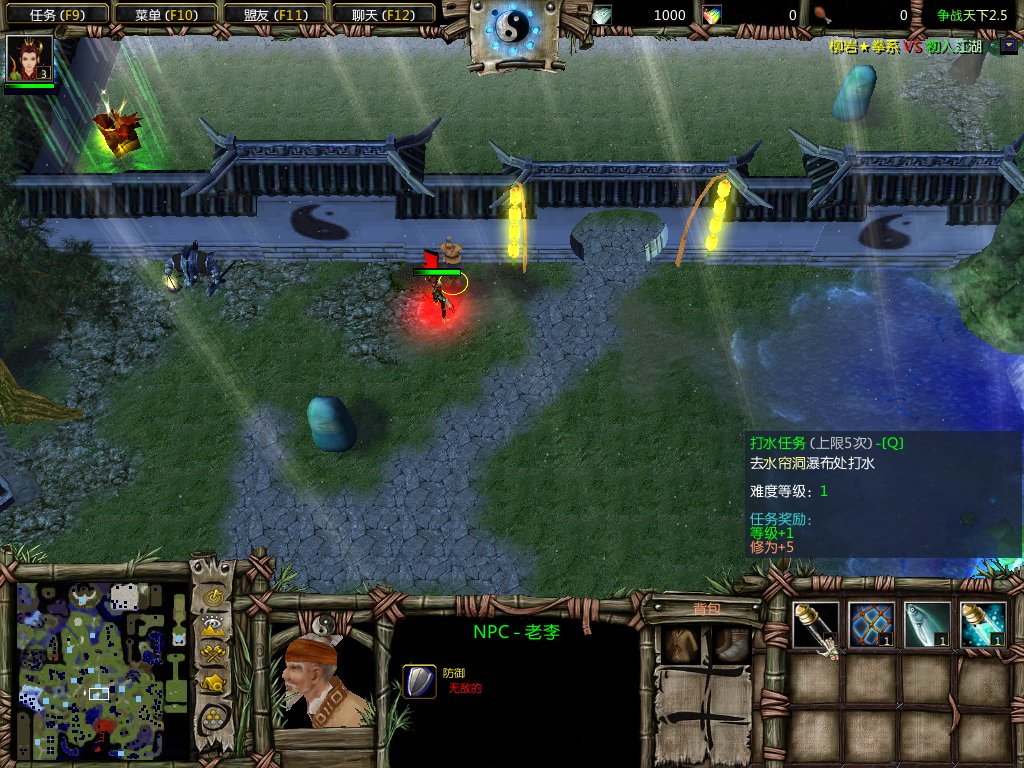Select the white boots inventory item
This screenshot has height=768, width=1024.
pyautogui.click(x=732, y=645)
